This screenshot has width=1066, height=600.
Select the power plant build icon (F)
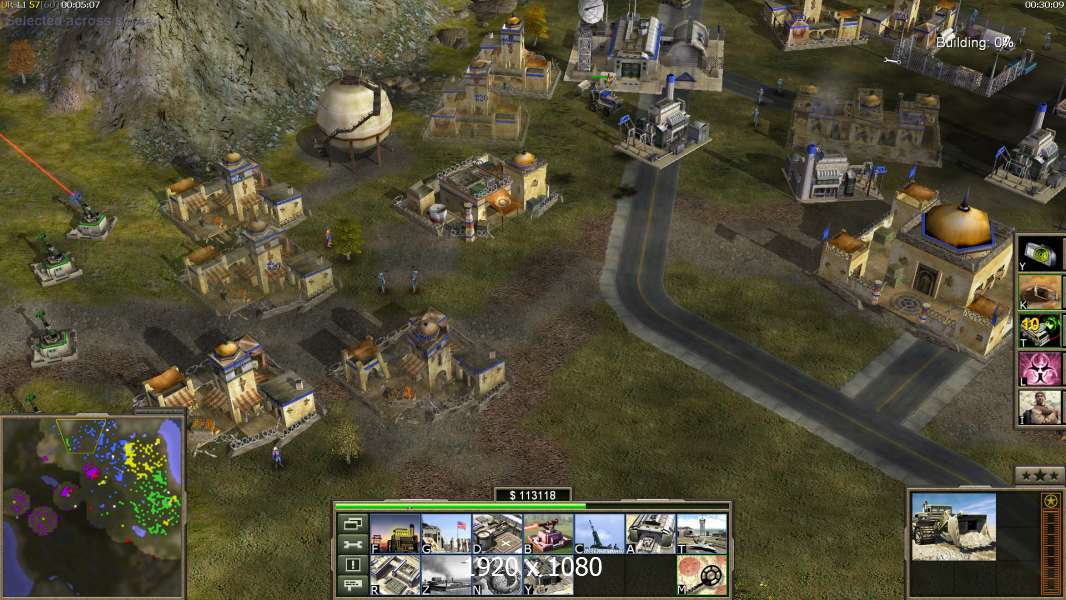[x=395, y=533]
